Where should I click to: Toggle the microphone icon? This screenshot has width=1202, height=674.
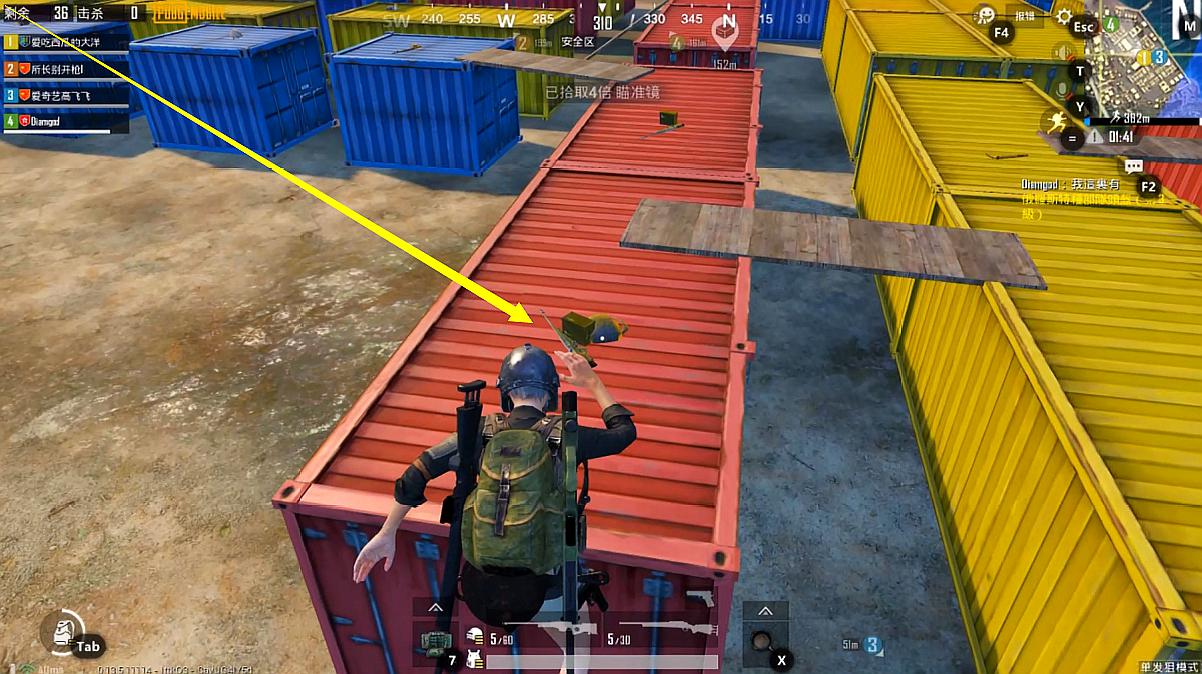1061,89
